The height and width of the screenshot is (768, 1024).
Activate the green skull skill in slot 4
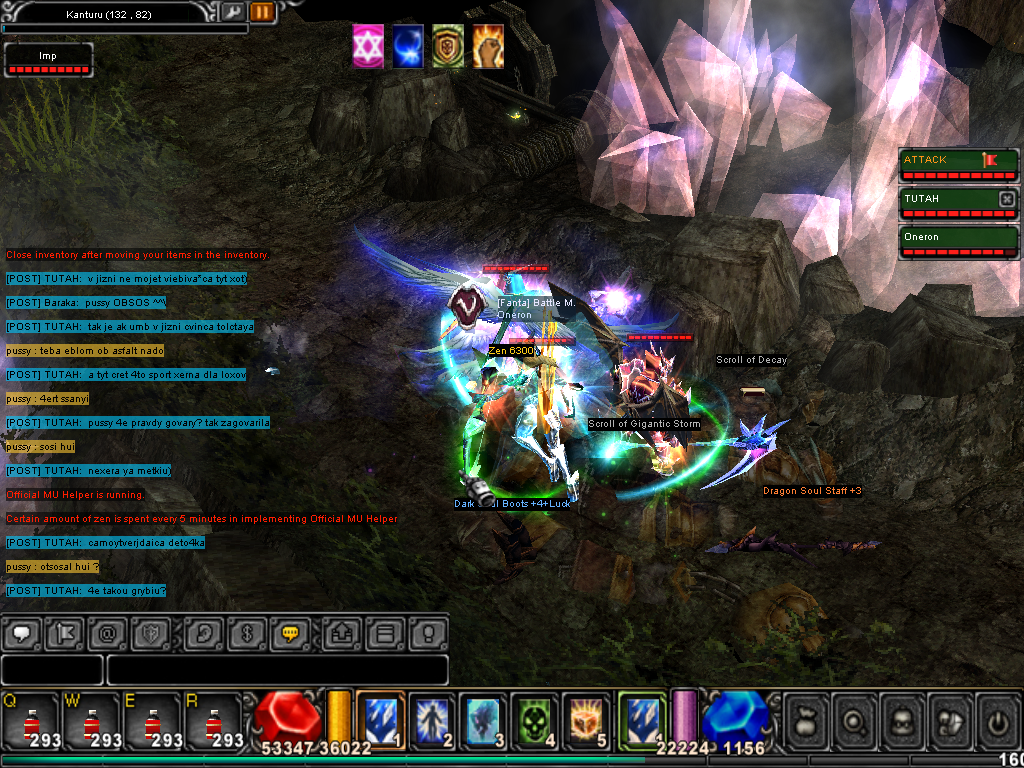(535, 718)
